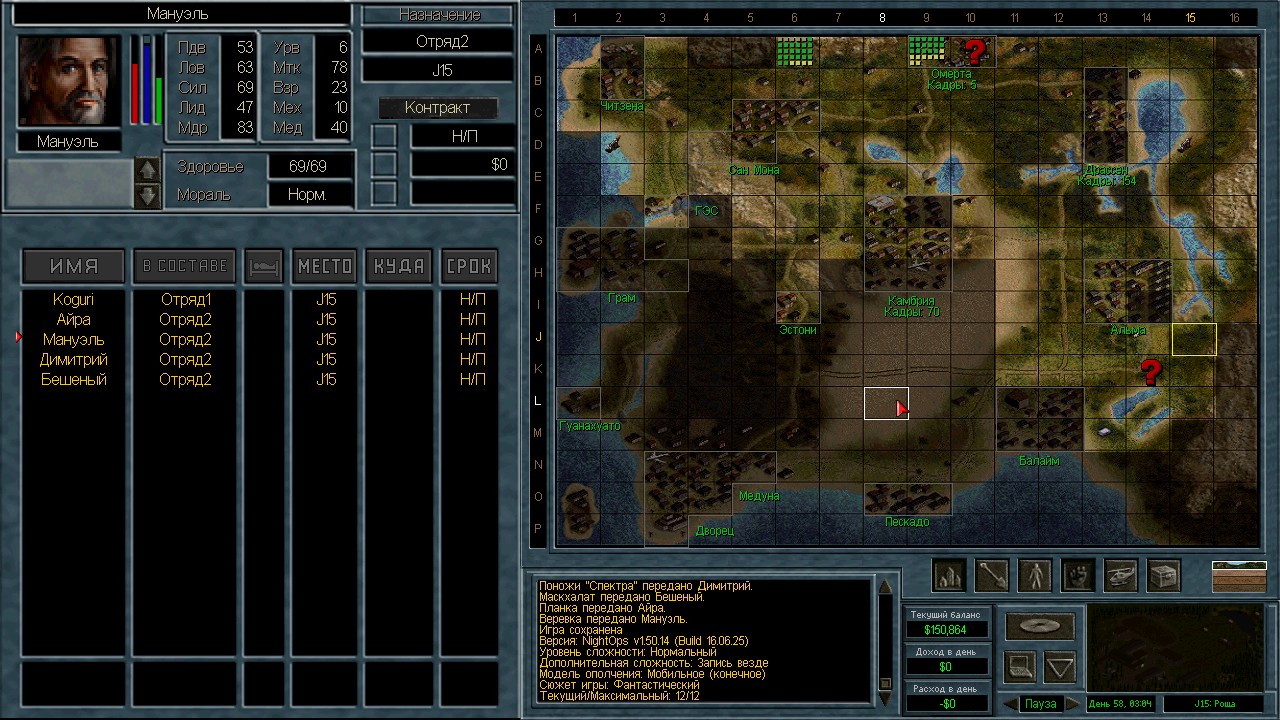Viewport: 1280px width, 720px height.
Task: Toggle the crate sector inventory filter
Action: (x=1164, y=575)
